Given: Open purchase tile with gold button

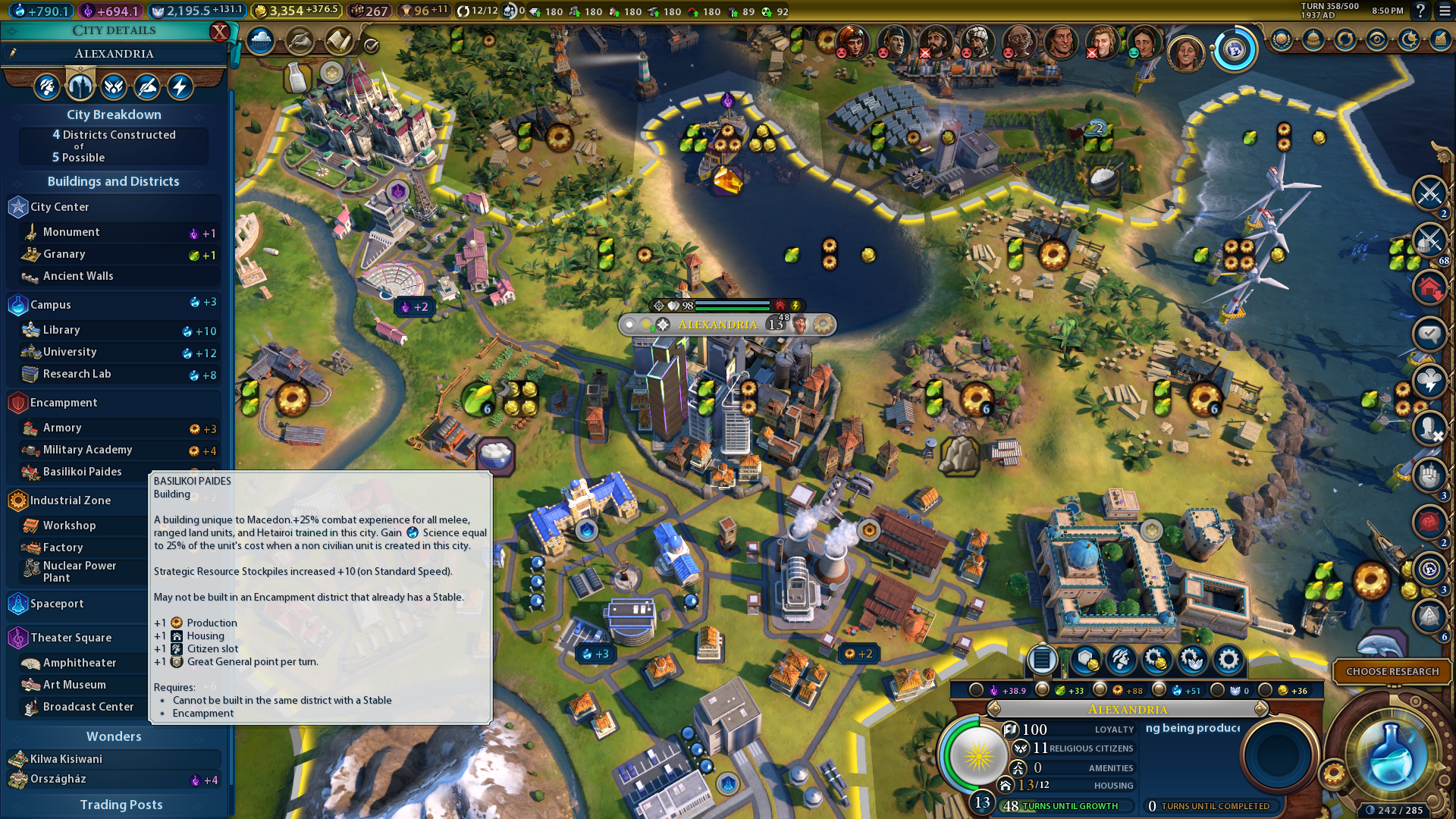Looking at the screenshot, I should coord(1084,661).
